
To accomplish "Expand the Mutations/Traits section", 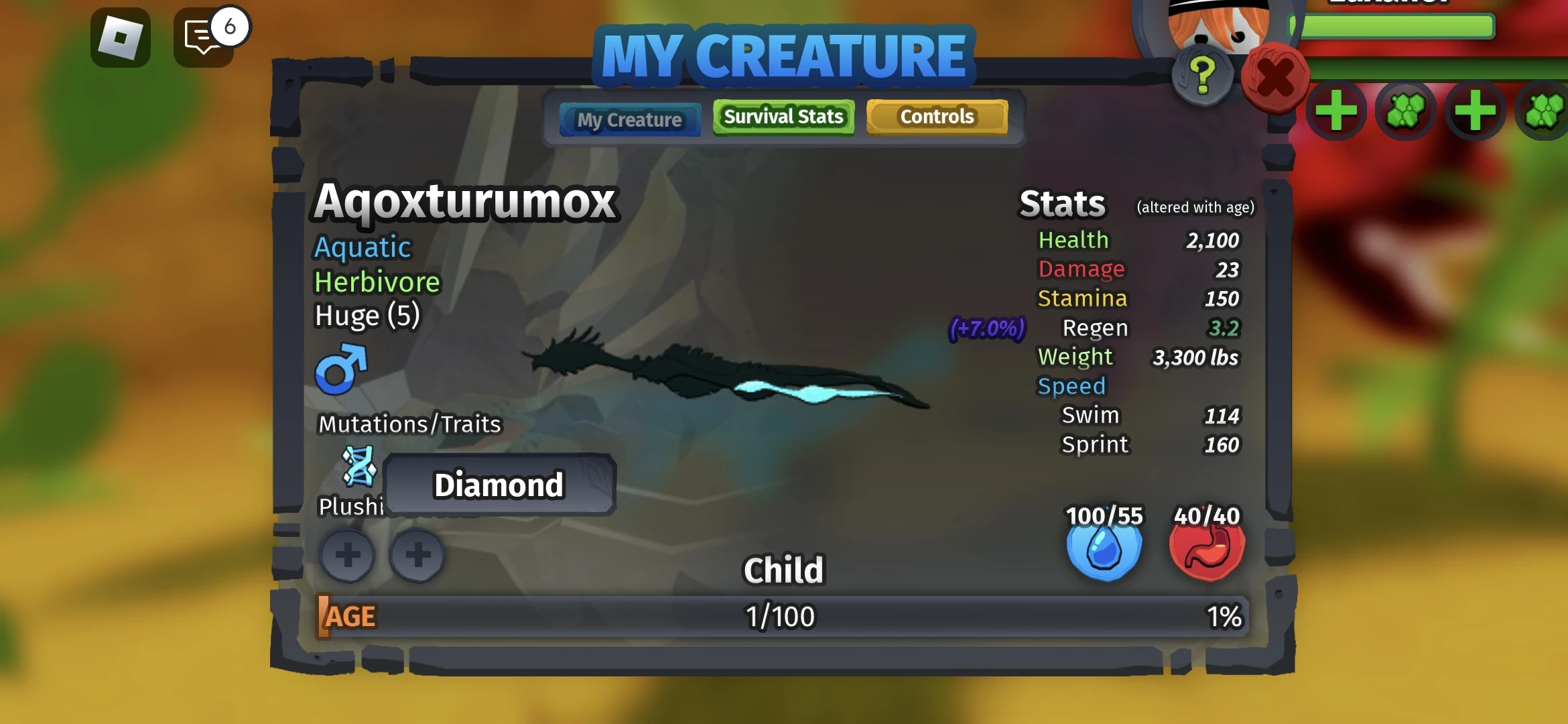I will (x=409, y=423).
